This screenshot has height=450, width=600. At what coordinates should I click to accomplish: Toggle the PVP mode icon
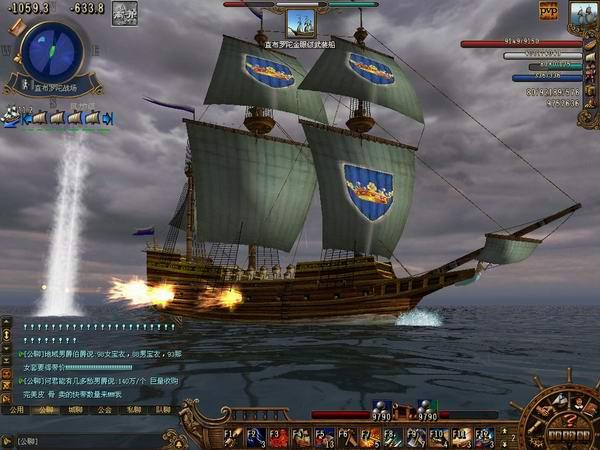[548, 11]
